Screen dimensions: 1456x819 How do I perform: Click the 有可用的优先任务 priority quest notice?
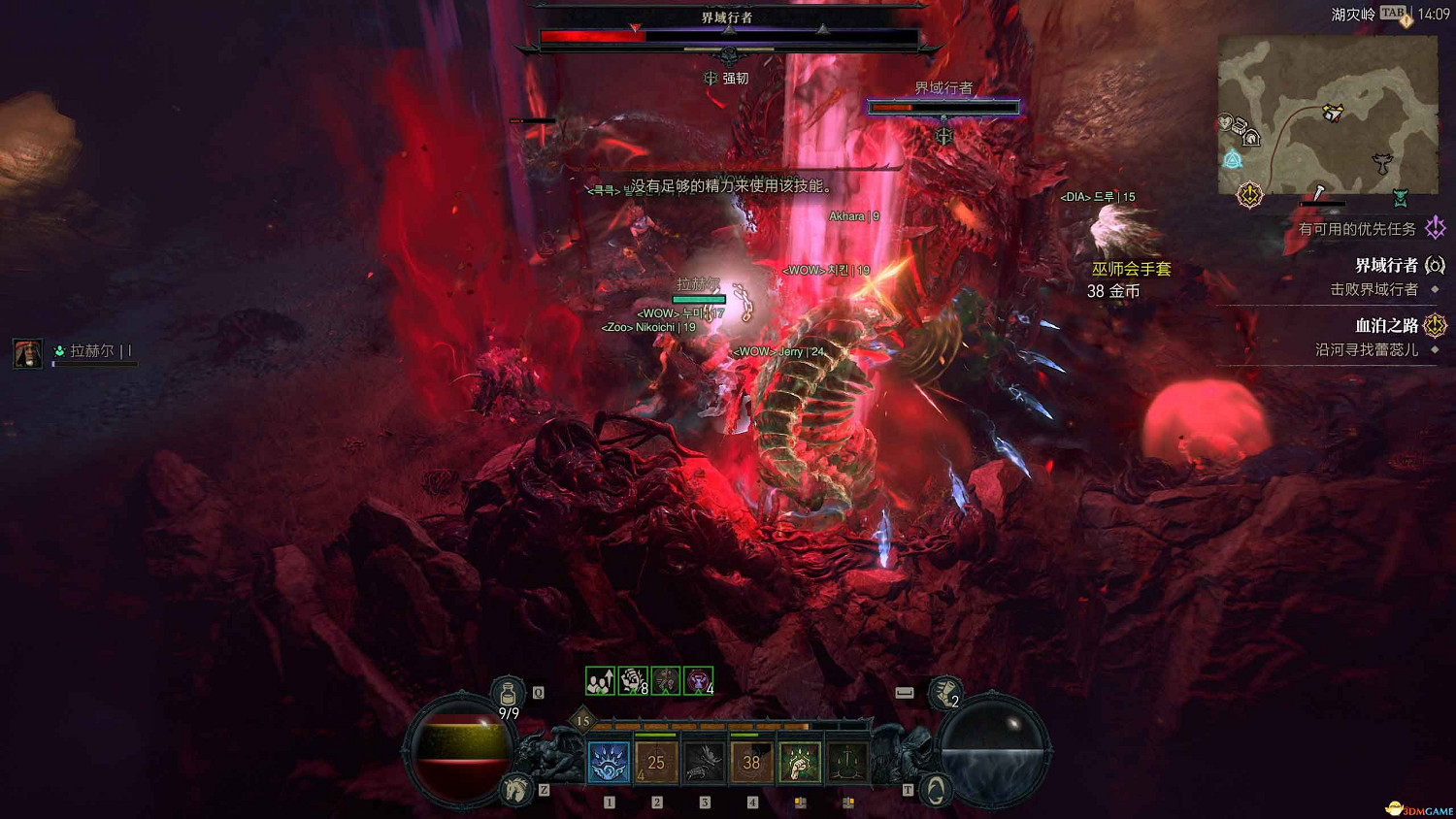pyautogui.click(x=1357, y=229)
